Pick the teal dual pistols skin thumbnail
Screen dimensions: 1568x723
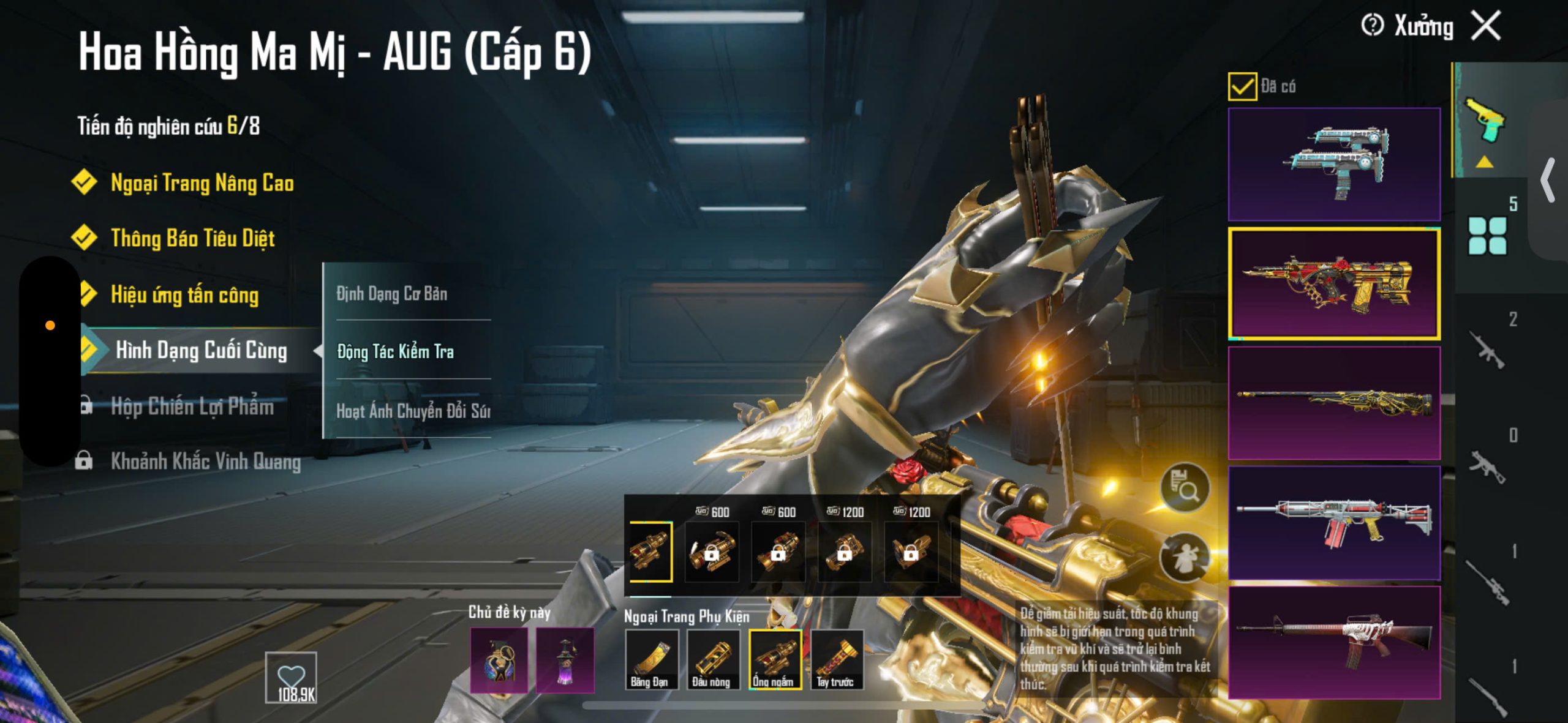coord(1334,164)
